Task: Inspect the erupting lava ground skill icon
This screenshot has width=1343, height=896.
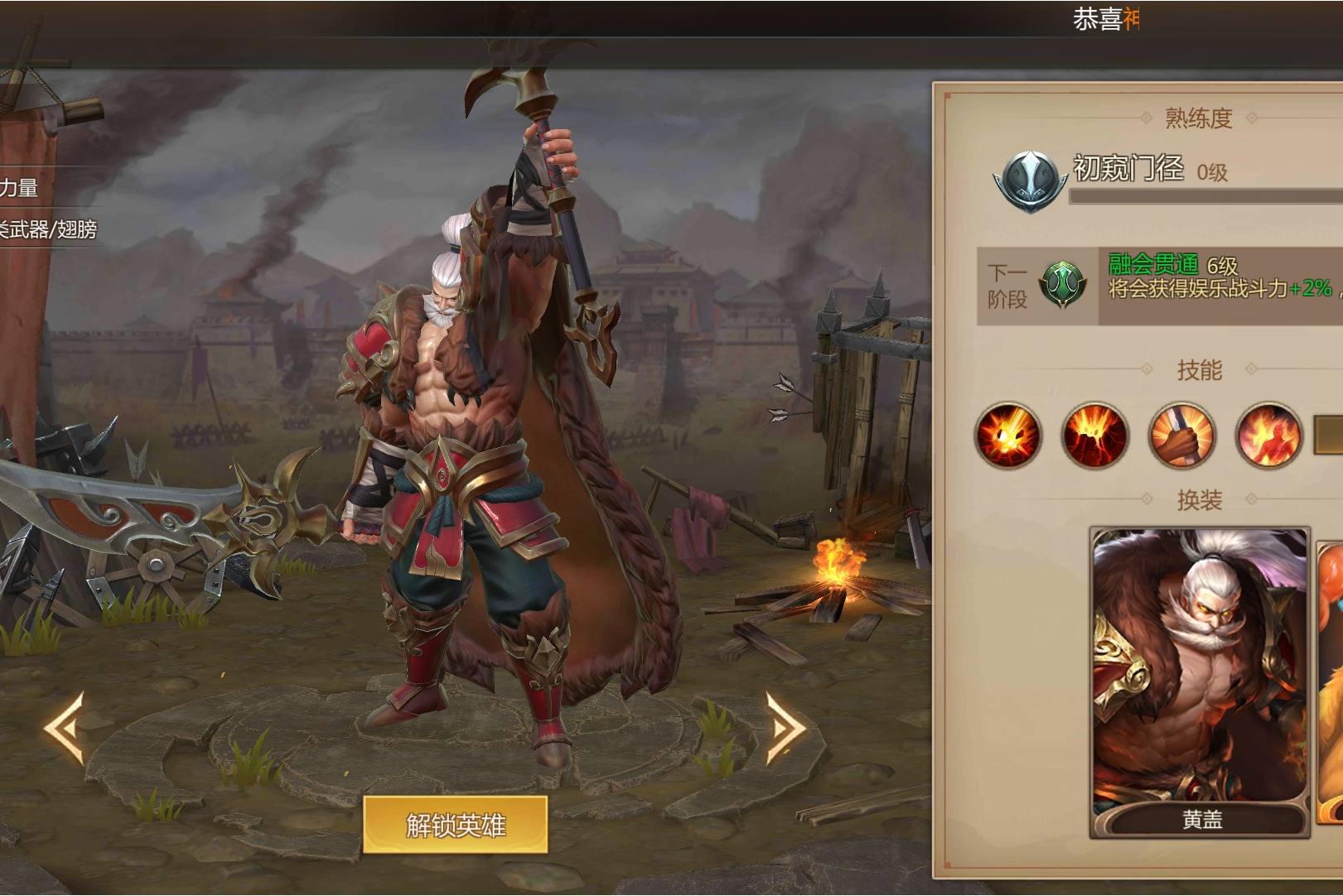Action: [1094, 436]
